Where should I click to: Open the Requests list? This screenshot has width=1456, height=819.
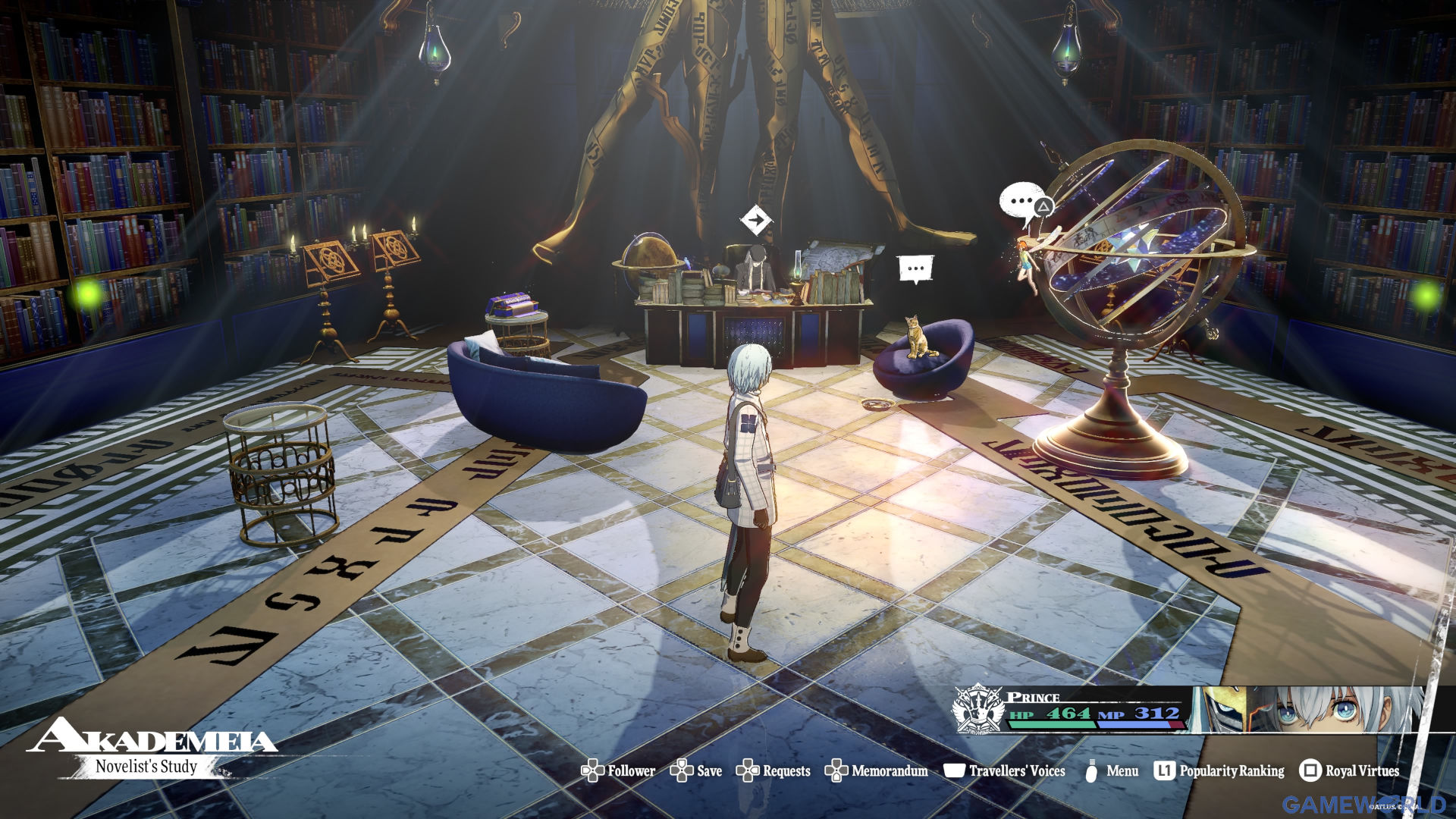click(x=773, y=771)
